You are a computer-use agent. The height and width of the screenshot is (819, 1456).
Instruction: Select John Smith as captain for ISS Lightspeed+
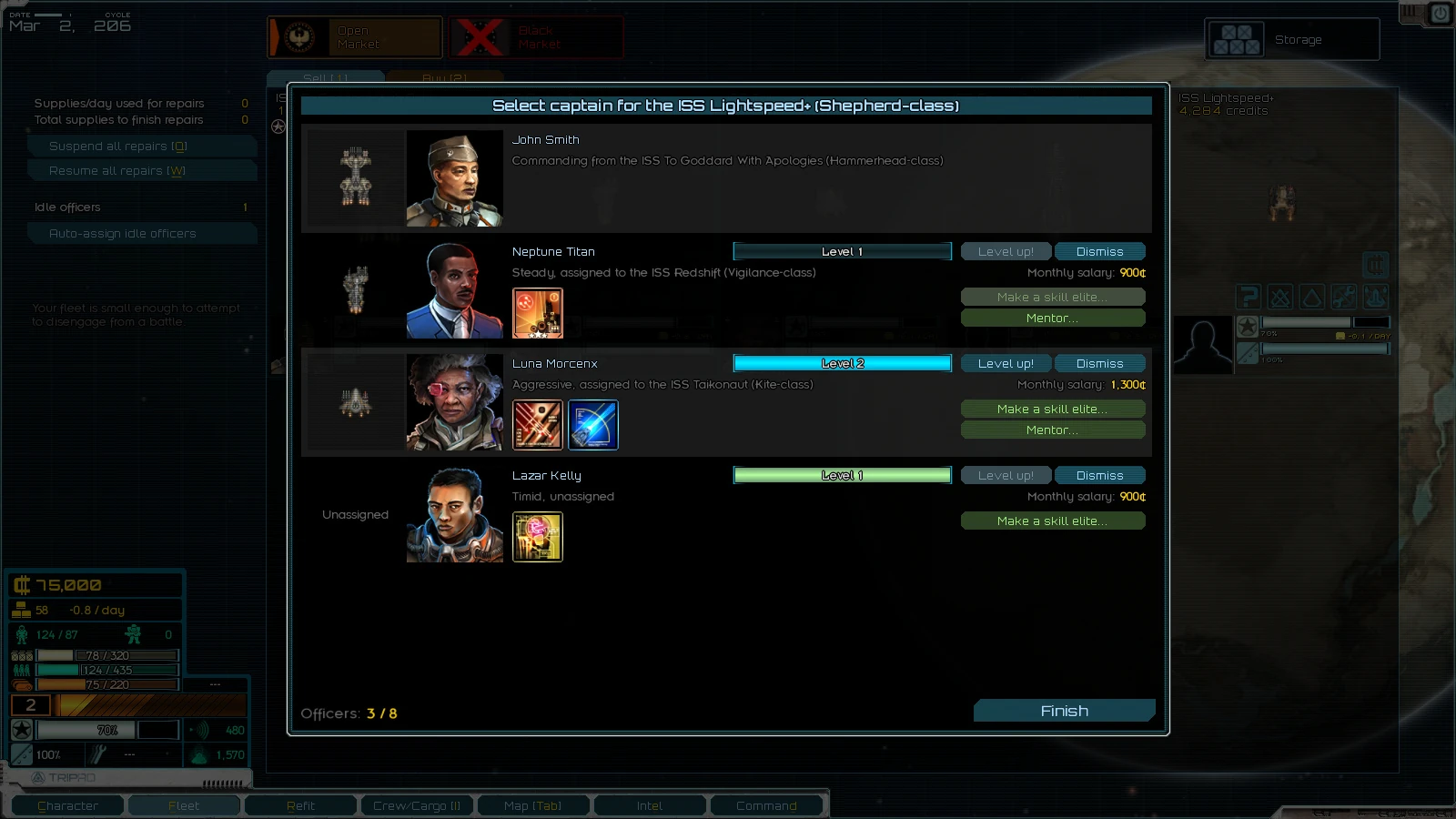pos(726,177)
